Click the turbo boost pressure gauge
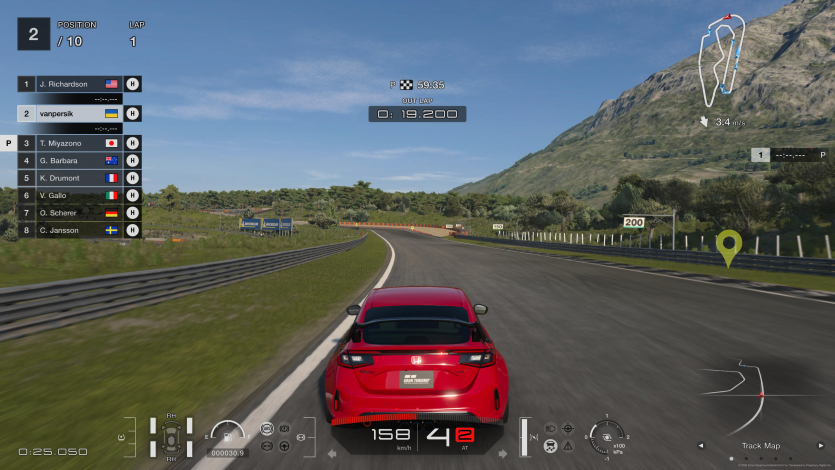The image size is (835, 470). coord(607,436)
